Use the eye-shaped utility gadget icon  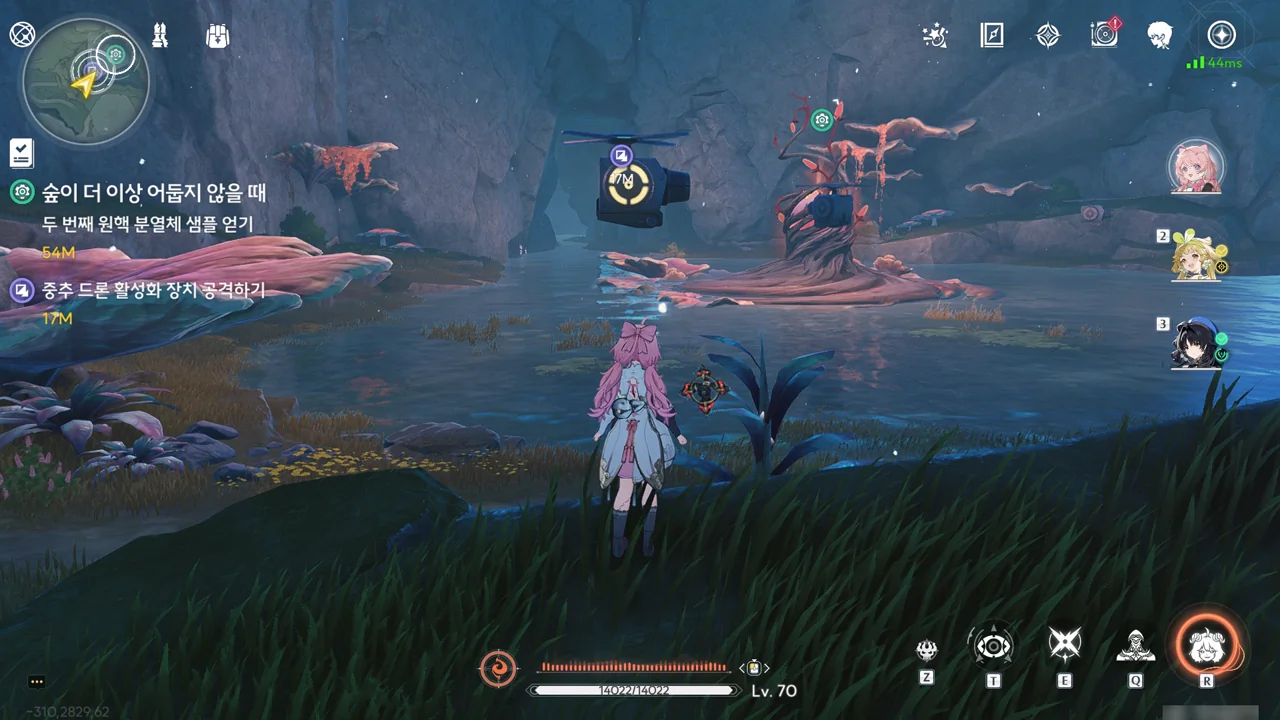point(994,646)
